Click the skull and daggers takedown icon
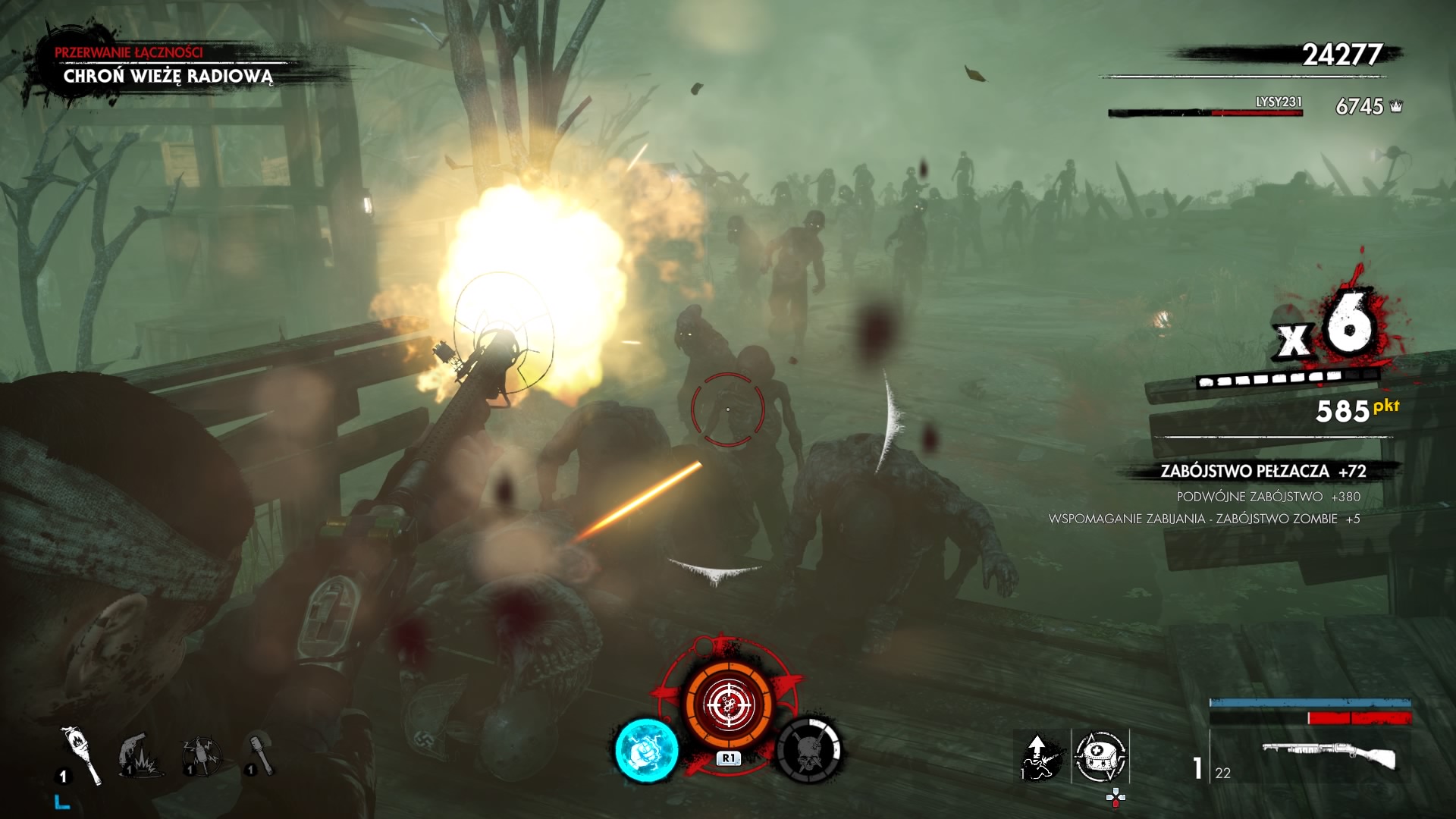1456x819 pixels. pyautogui.click(x=809, y=750)
